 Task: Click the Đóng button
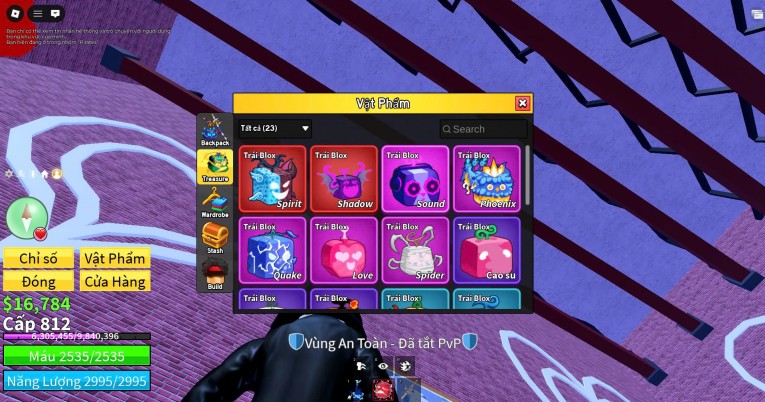39,281
